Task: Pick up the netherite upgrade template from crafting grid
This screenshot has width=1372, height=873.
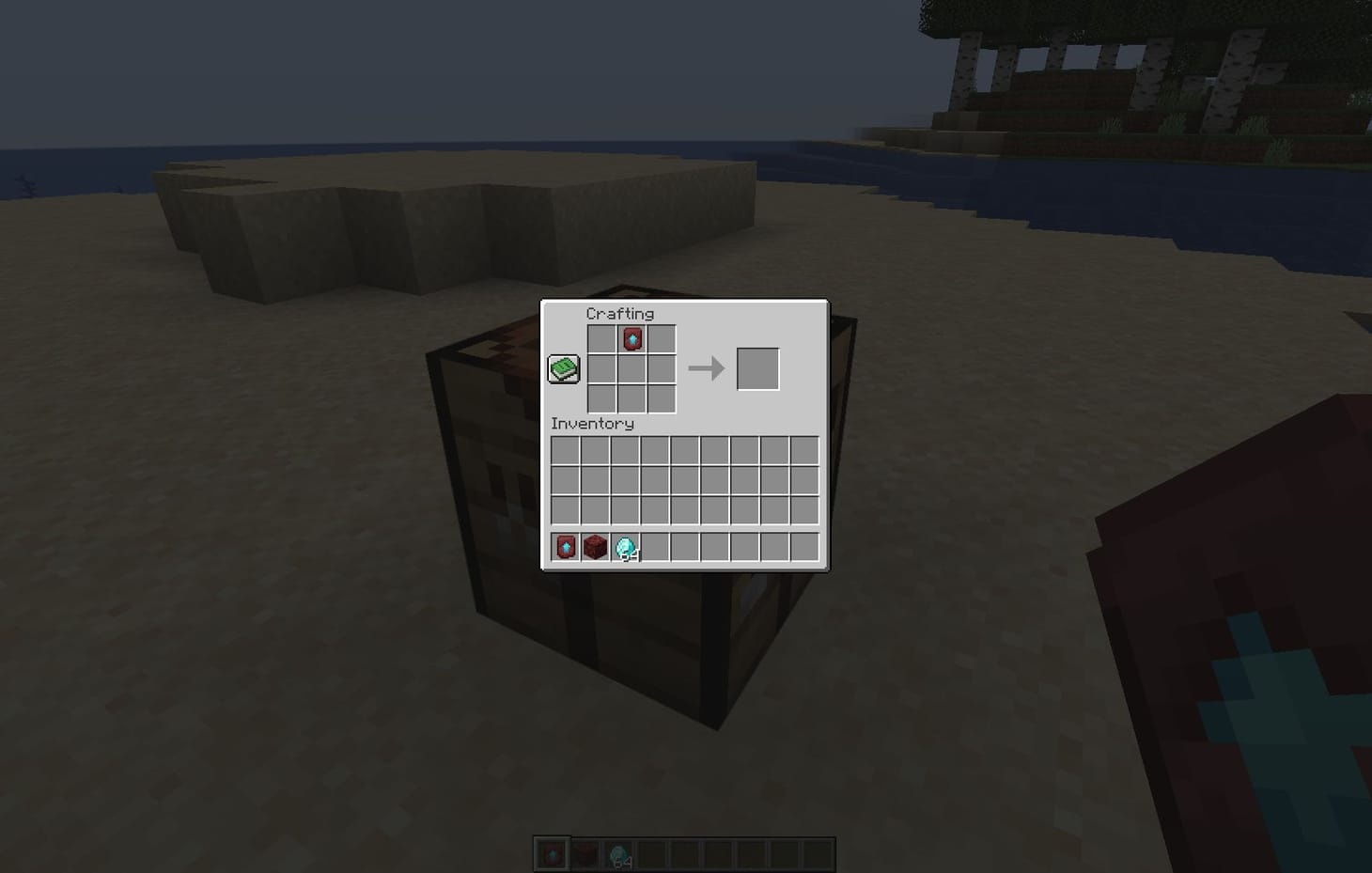Action: (631, 339)
